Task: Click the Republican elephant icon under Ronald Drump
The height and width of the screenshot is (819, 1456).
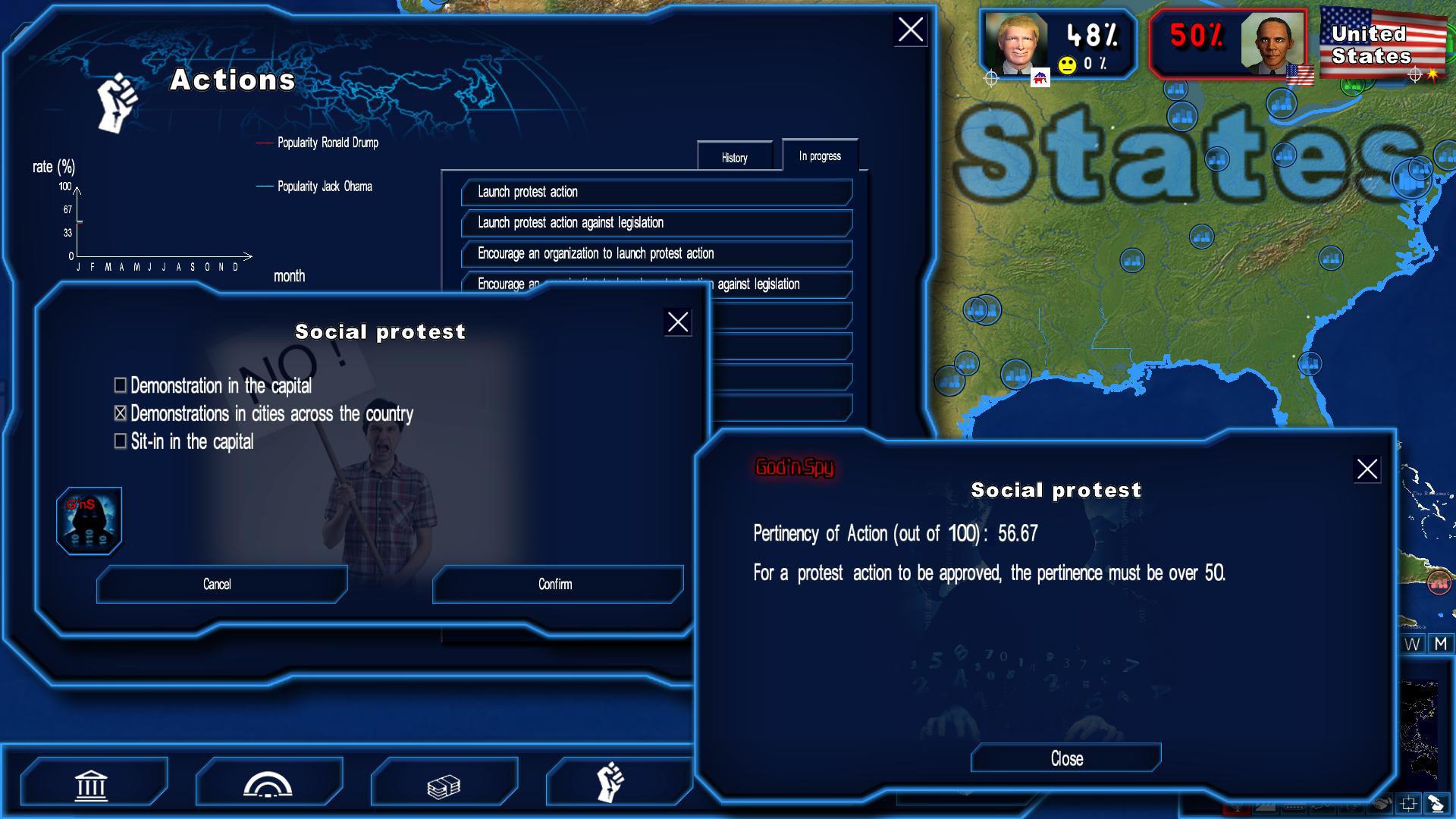Action: click(1039, 76)
